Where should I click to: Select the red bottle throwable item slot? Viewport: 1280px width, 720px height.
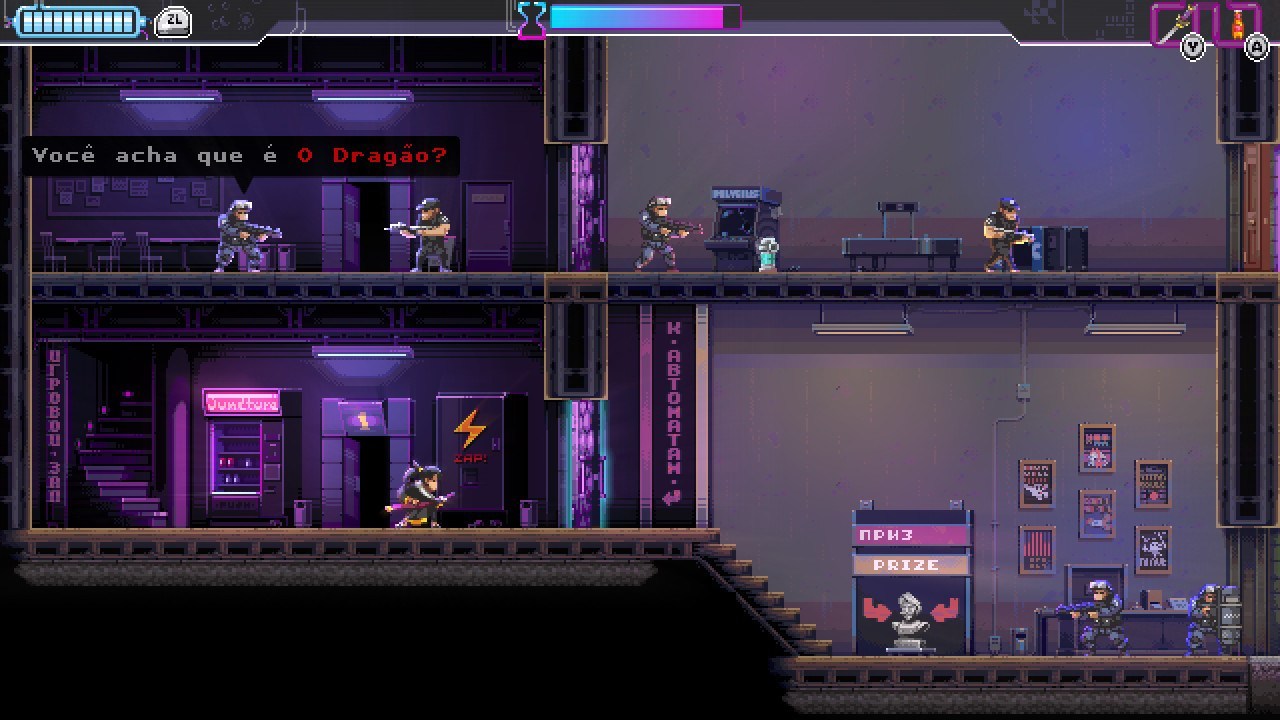1237,22
